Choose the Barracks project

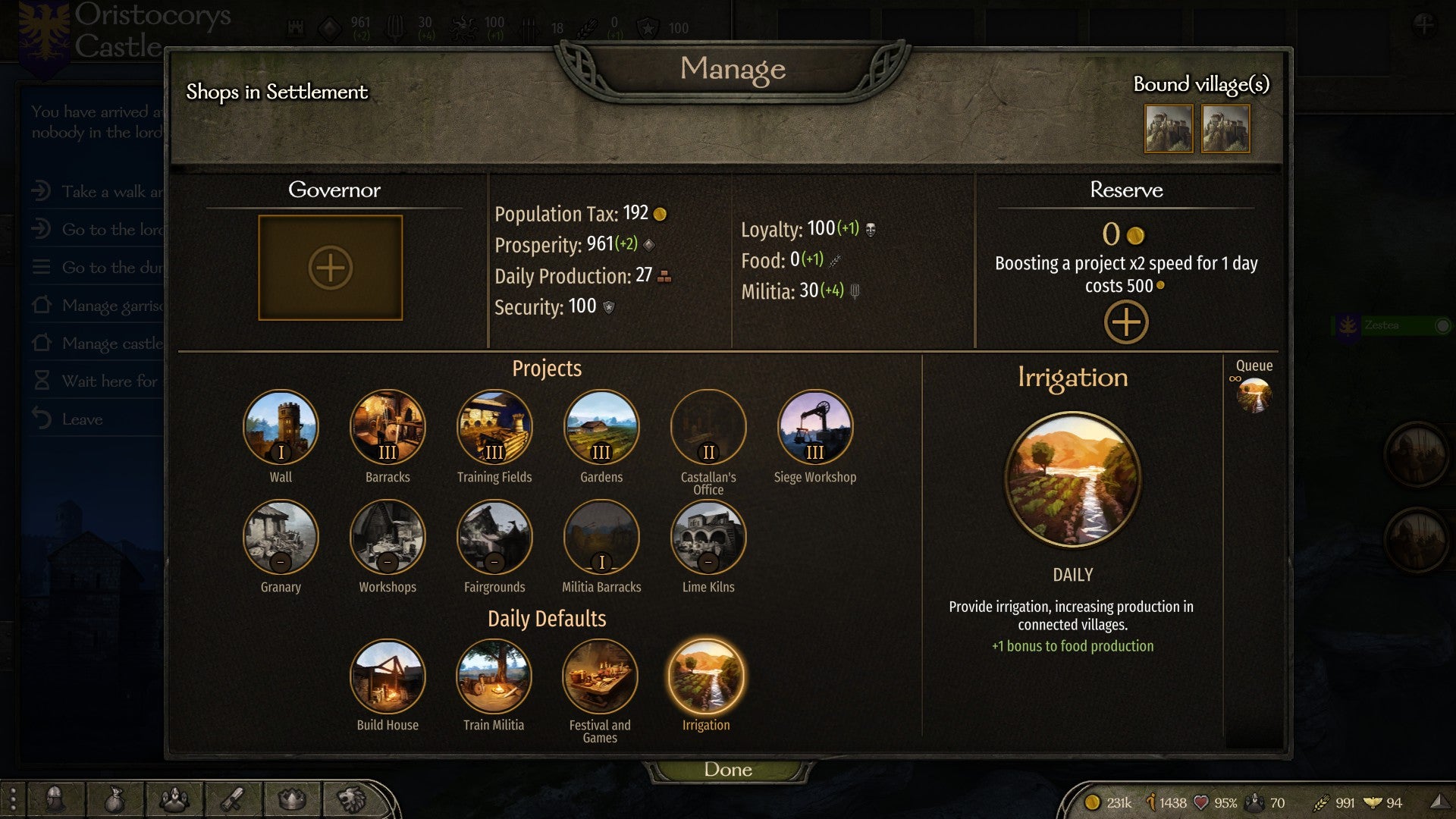click(x=388, y=427)
